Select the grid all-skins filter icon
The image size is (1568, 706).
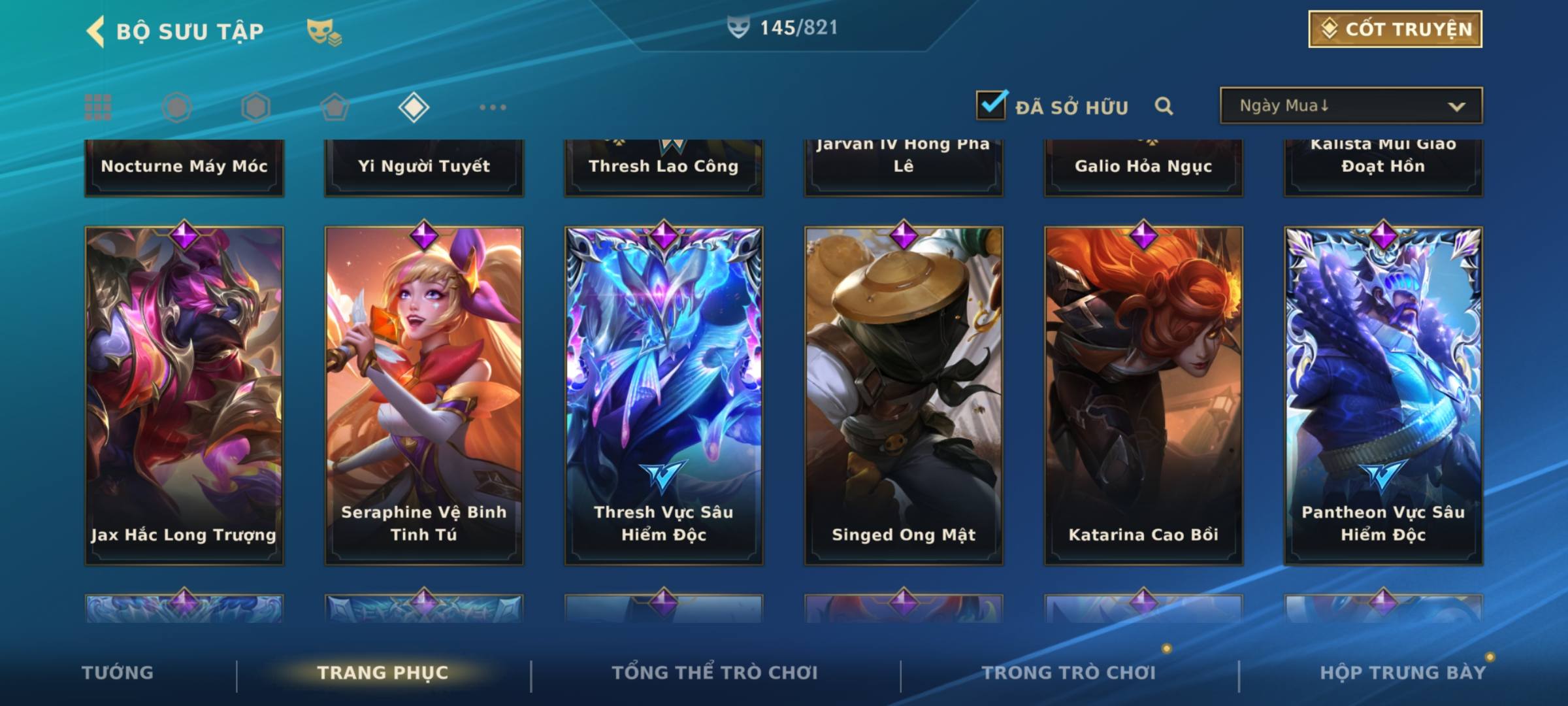point(98,107)
